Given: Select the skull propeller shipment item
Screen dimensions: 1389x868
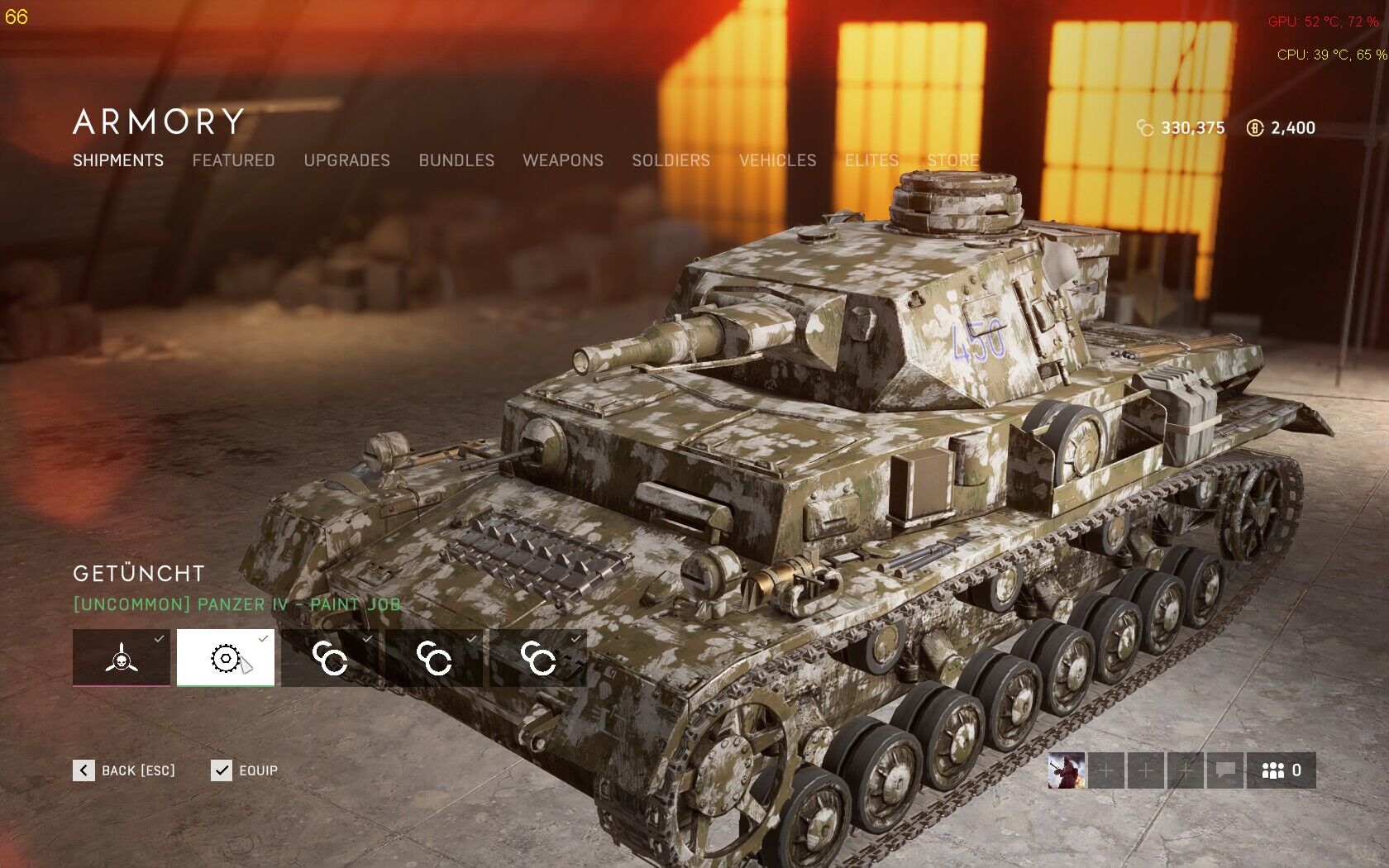Looking at the screenshot, I should click(122, 658).
